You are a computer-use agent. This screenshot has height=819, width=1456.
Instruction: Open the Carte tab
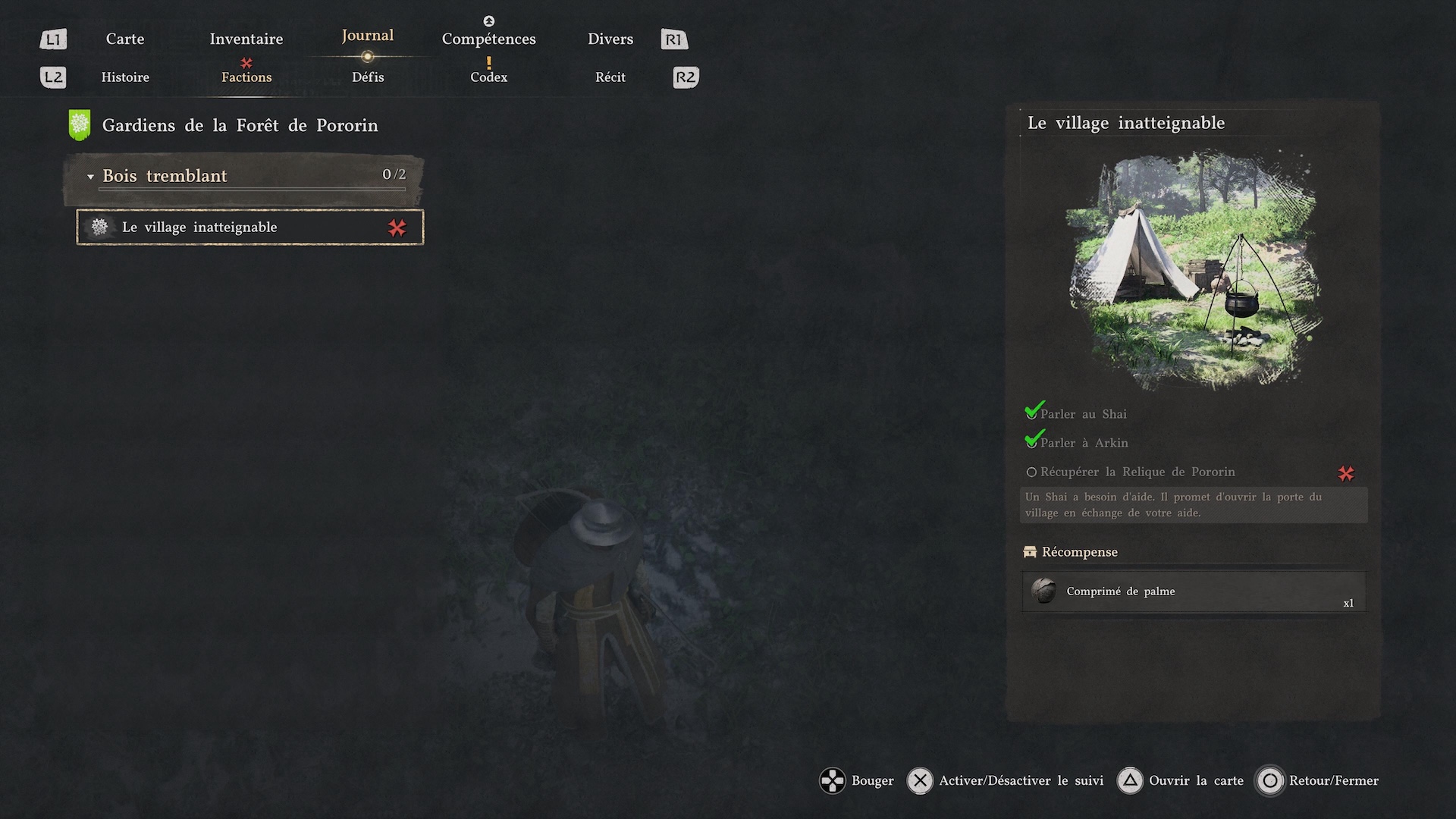[x=125, y=39]
